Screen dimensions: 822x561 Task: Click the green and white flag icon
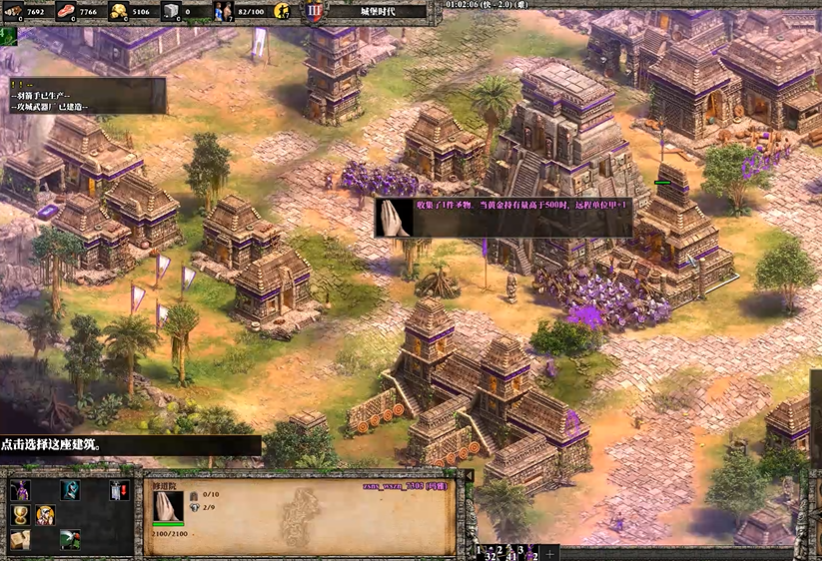click(70, 540)
